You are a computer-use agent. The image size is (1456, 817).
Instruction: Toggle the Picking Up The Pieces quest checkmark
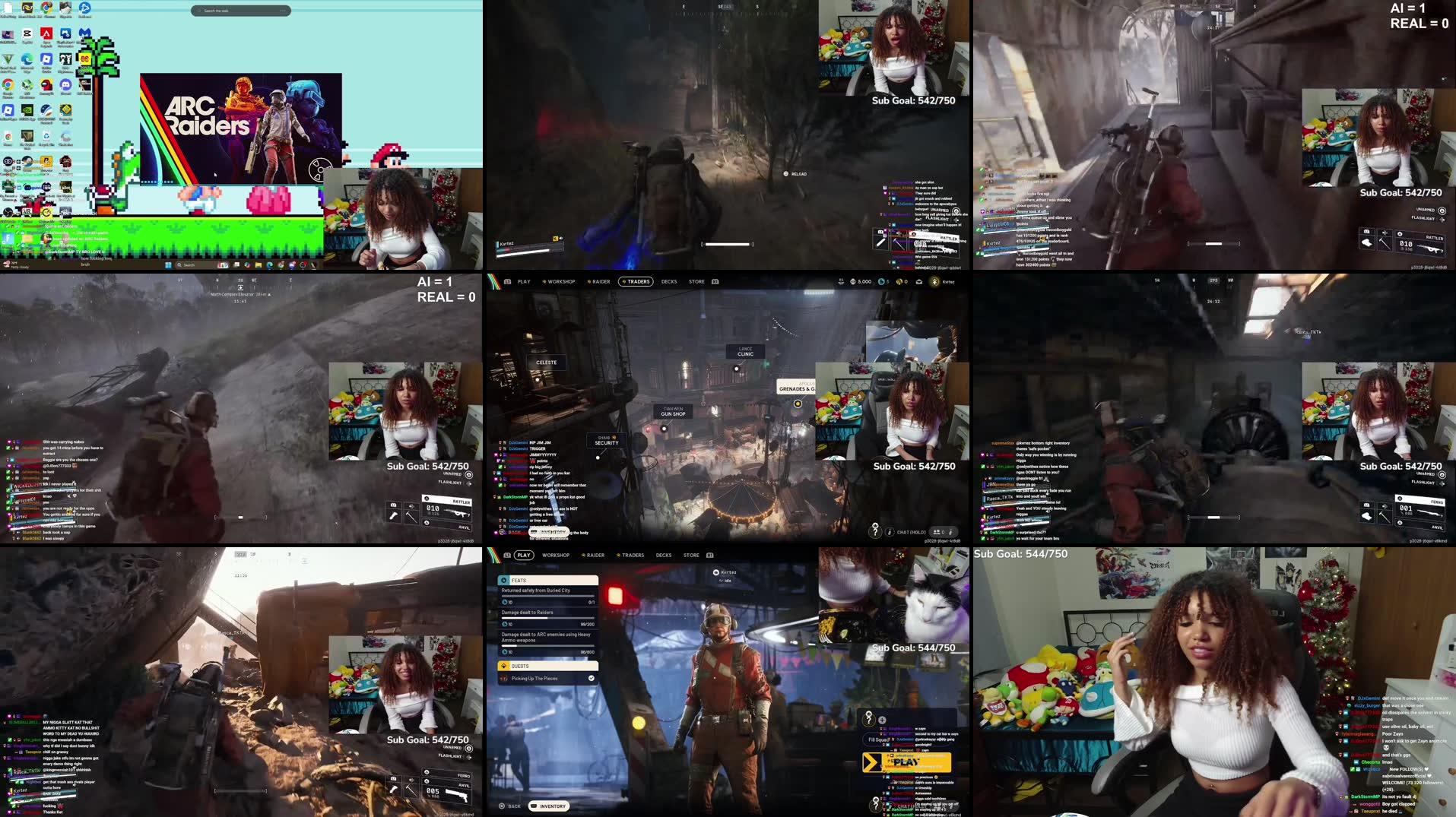coord(592,678)
